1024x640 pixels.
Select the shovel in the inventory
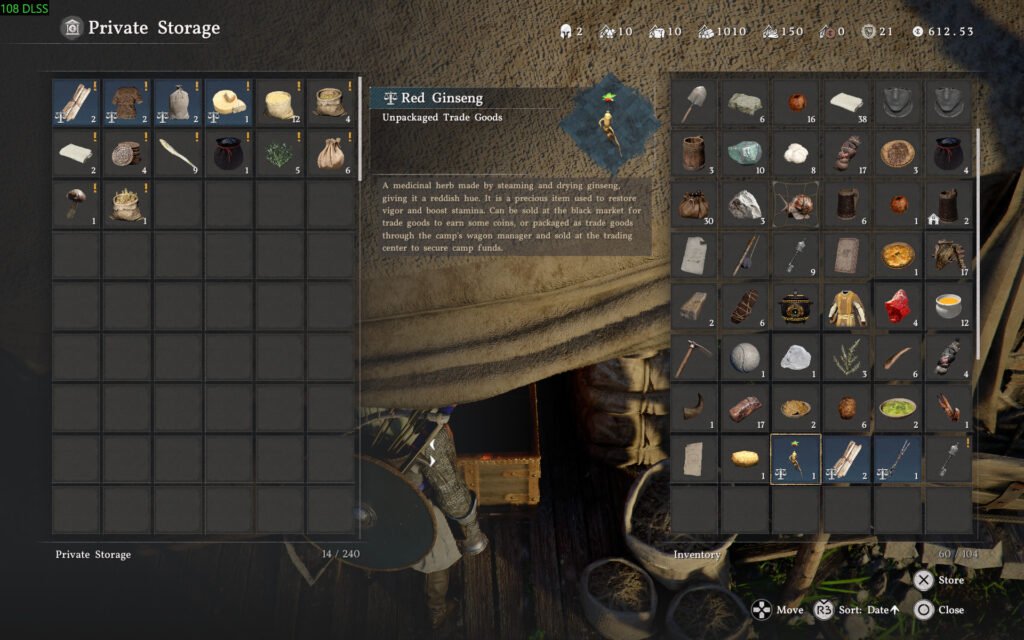[x=694, y=102]
